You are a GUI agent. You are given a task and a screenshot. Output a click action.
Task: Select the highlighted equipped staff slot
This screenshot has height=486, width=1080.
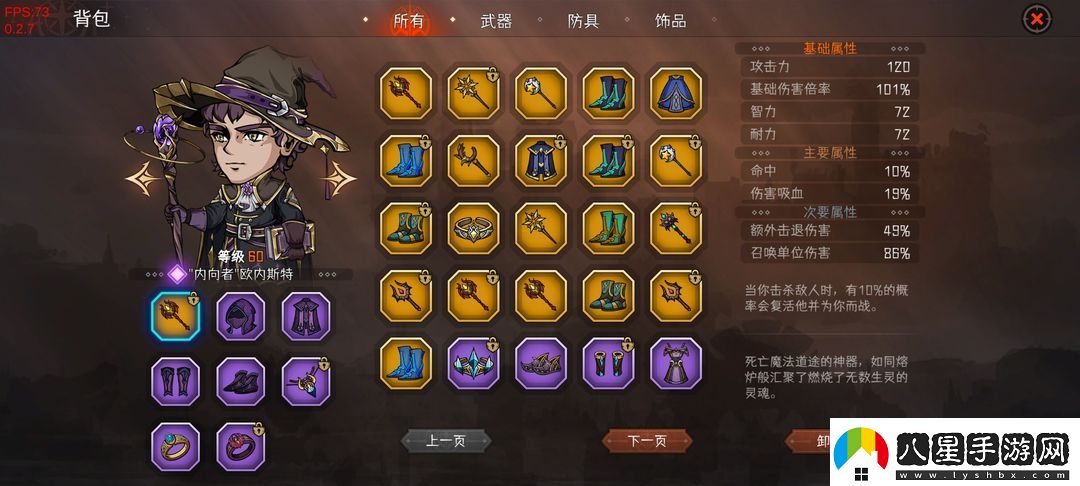176,316
